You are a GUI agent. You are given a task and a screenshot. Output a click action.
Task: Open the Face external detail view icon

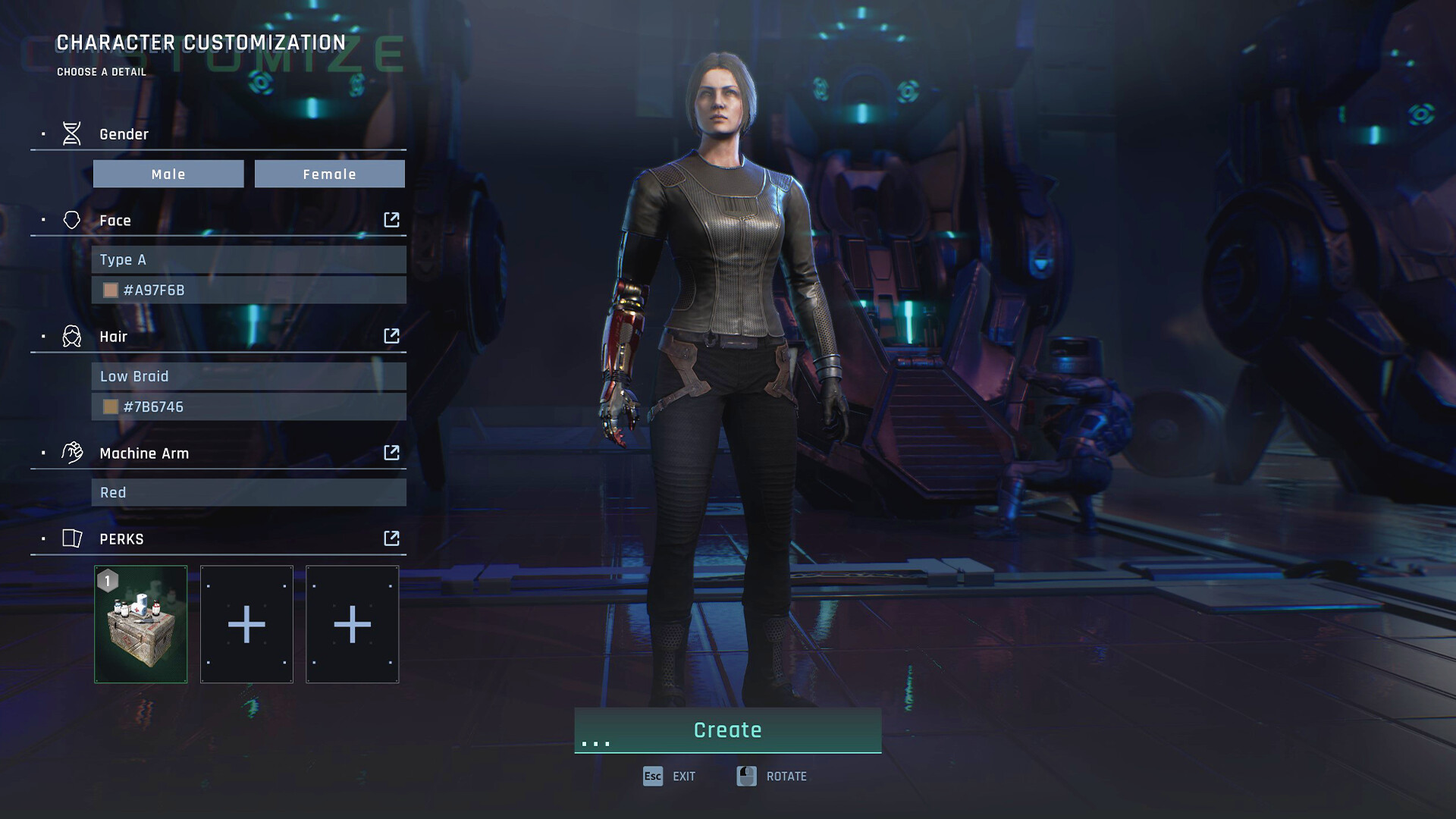[x=391, y=219]
